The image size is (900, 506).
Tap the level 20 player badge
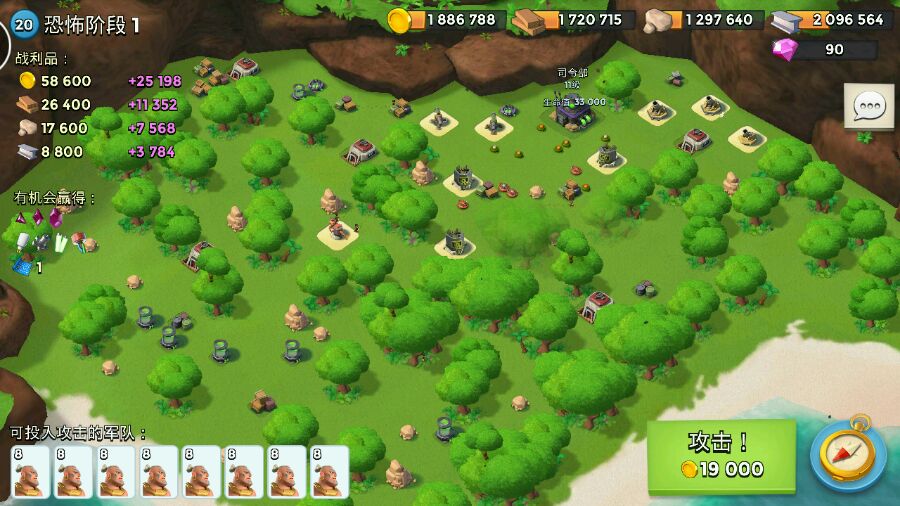24,24
